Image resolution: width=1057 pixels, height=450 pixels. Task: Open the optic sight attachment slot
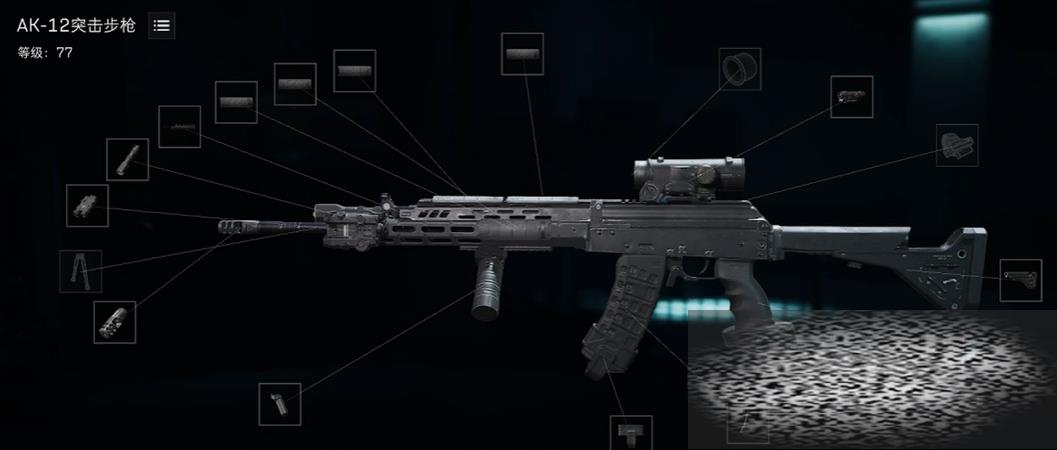point(852,97)
